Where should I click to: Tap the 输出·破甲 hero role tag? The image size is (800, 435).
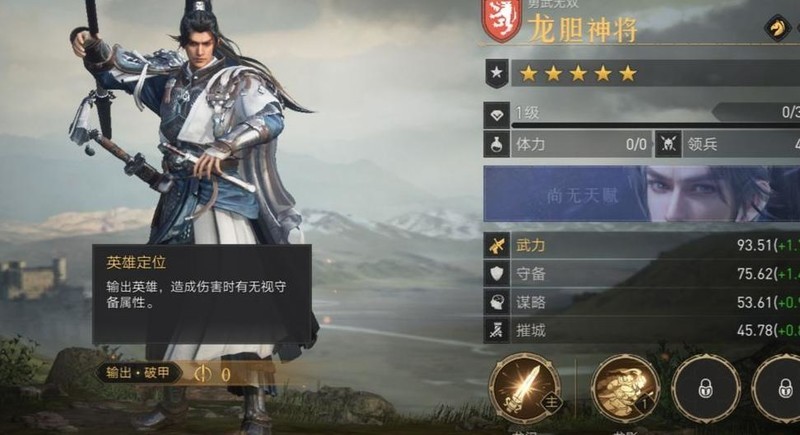click(139, 373)
